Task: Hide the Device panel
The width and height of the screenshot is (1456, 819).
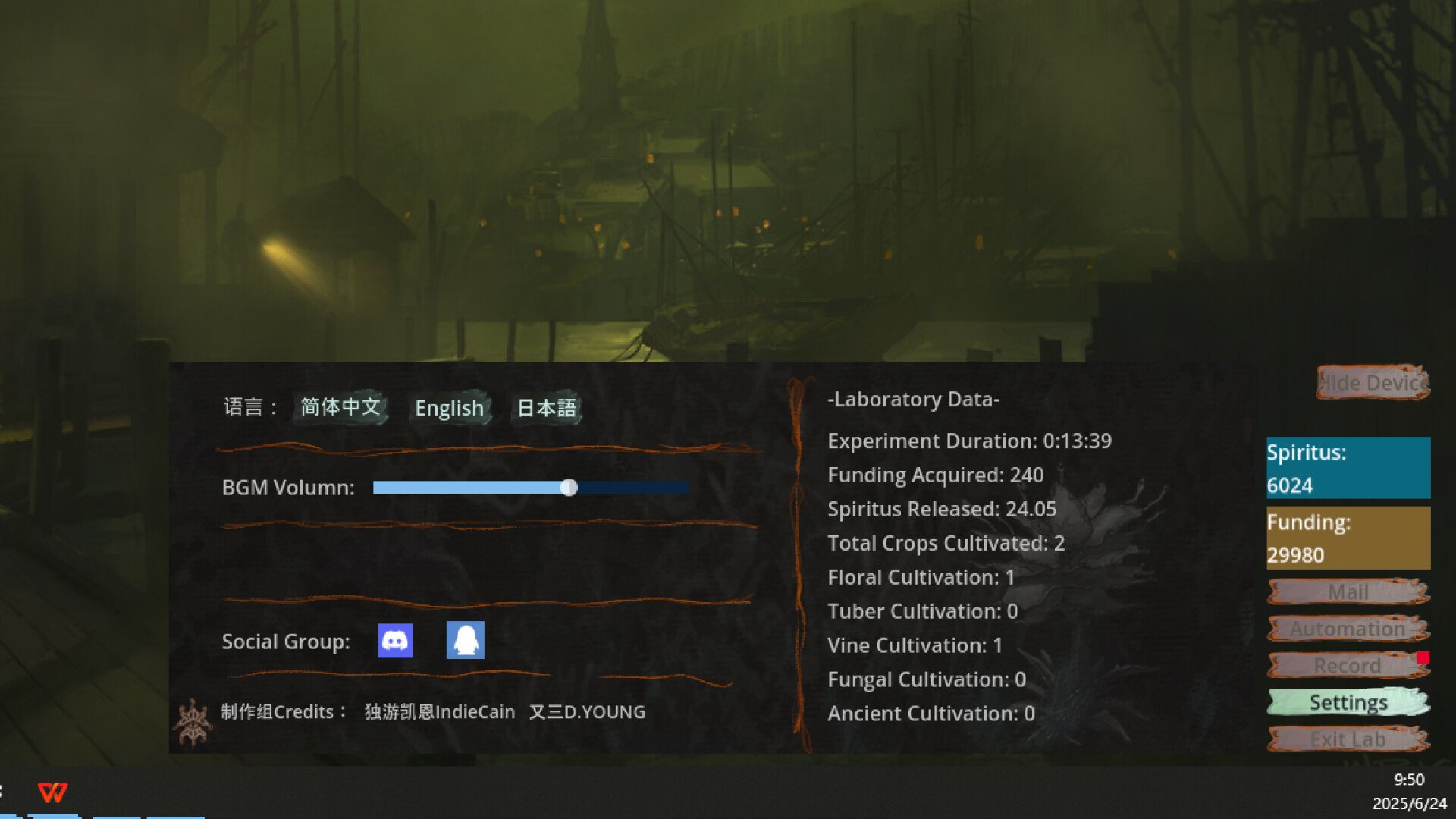Action: click(1373, 383)
